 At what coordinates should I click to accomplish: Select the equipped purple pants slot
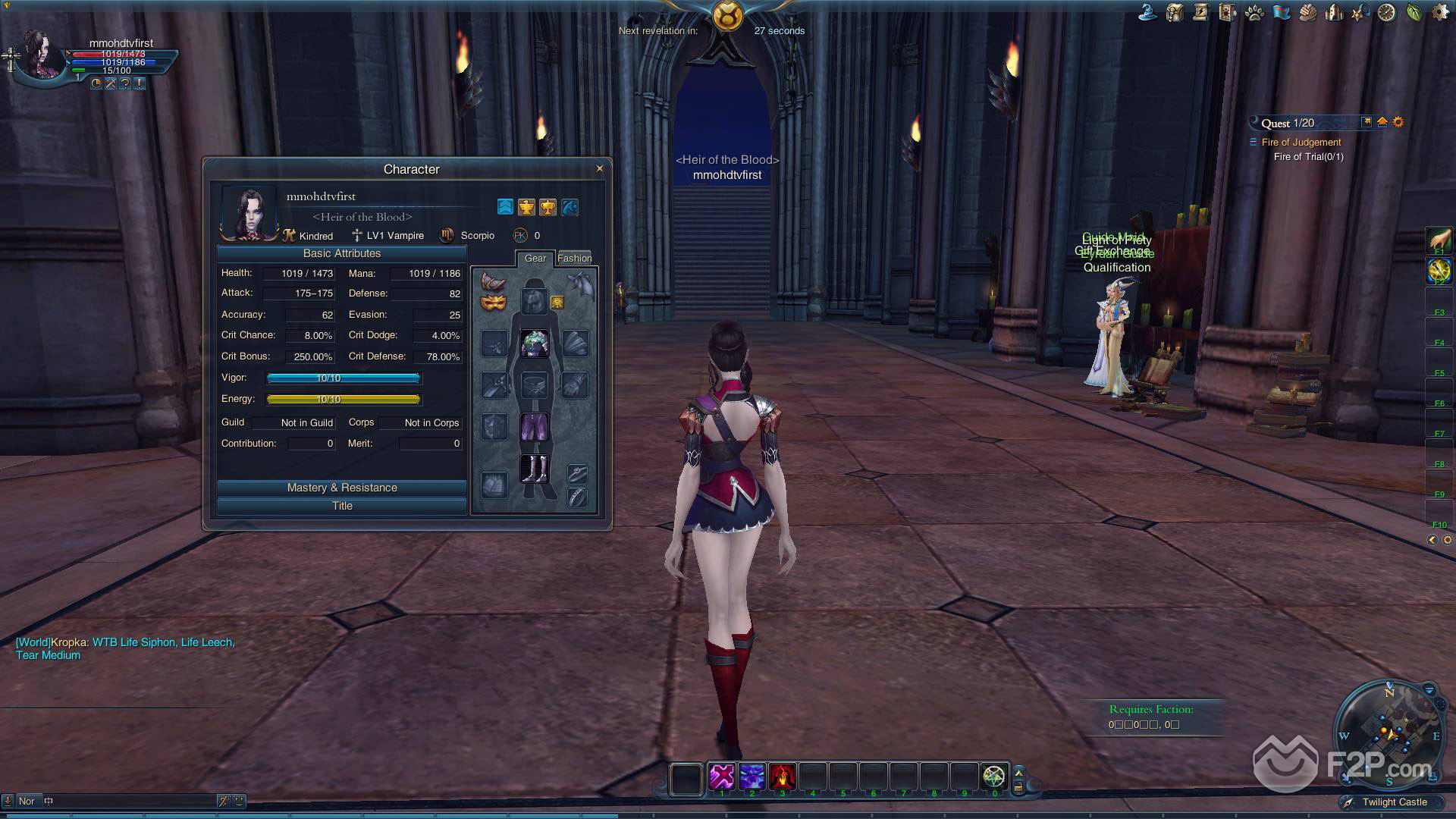(535, 426)
